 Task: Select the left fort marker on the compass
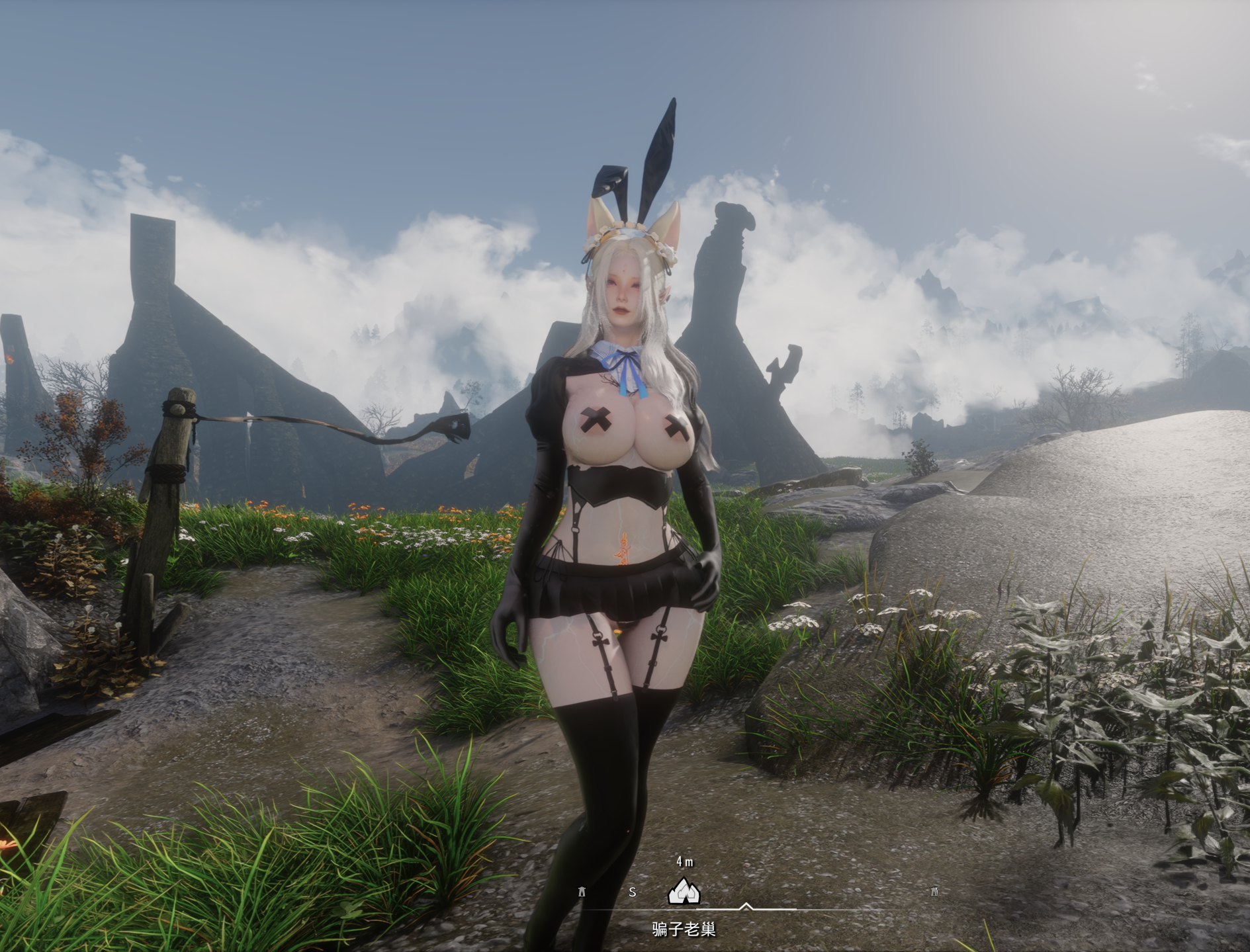(x=581, y=891)
